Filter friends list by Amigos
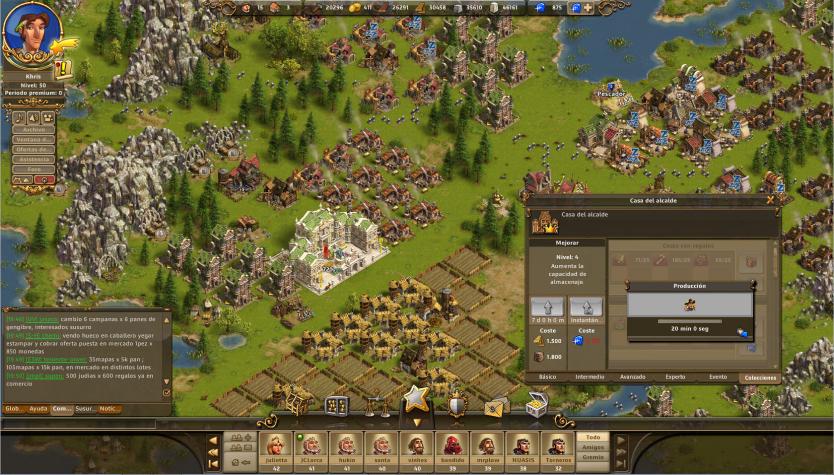Screen dimensions: 834x475 [x=593, y=447]
